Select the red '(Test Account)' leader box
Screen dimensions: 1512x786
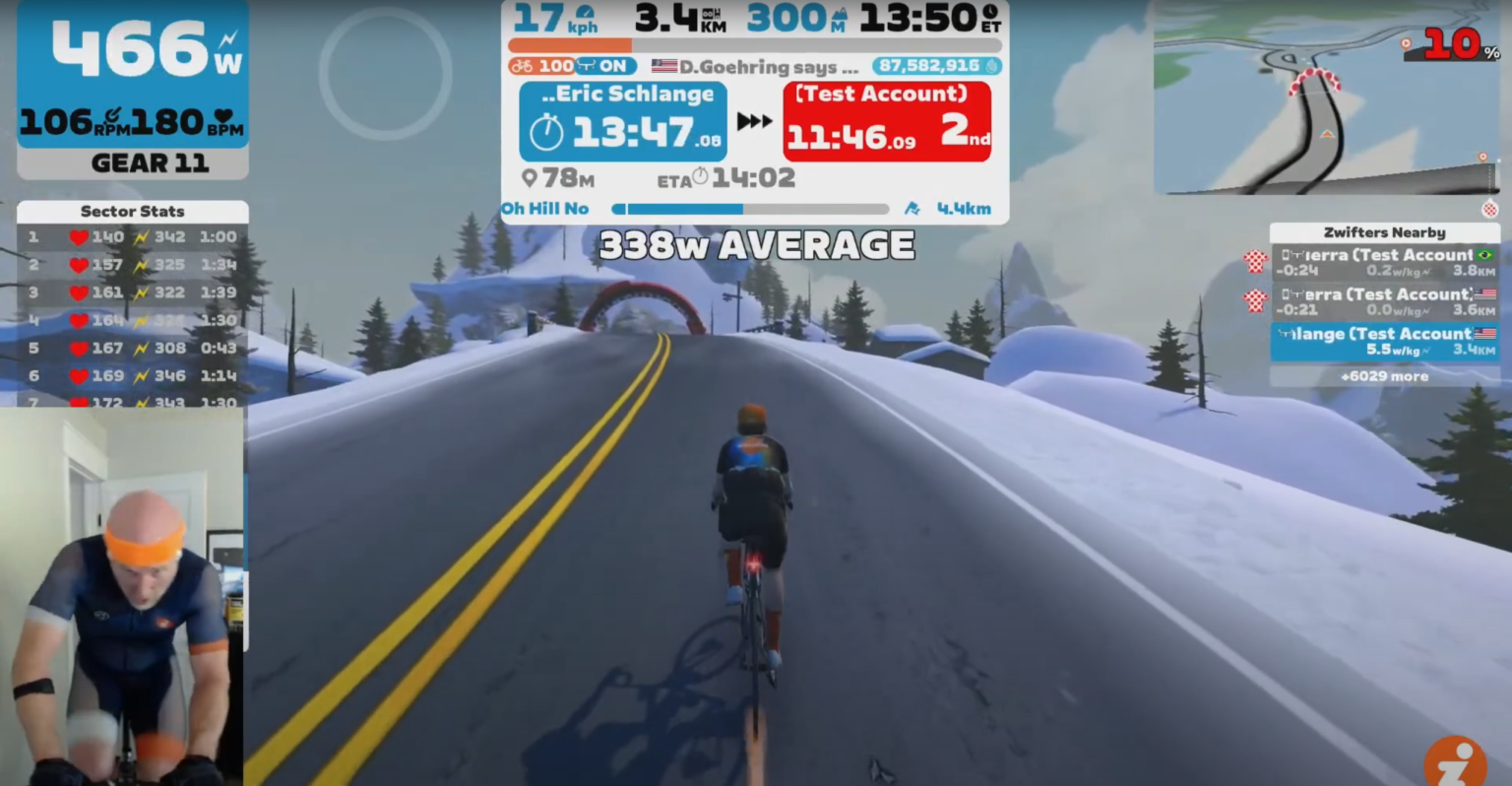pos(885,121)
